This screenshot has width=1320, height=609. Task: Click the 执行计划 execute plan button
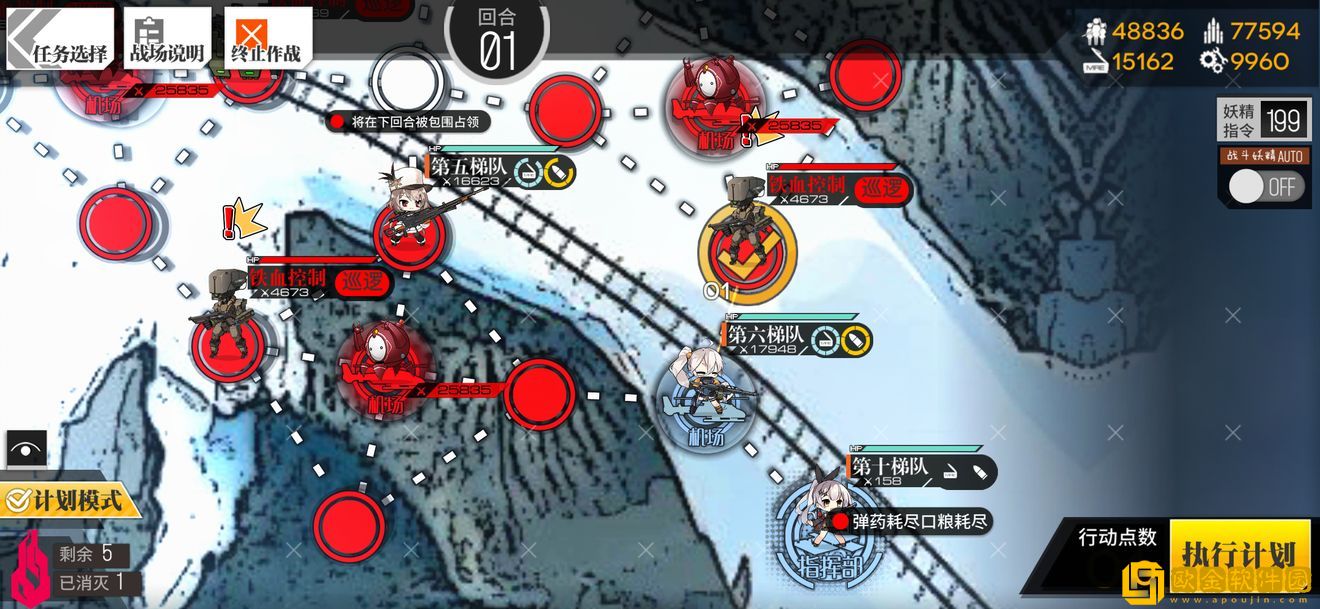pyautogui.click(x=1238, y=553)
